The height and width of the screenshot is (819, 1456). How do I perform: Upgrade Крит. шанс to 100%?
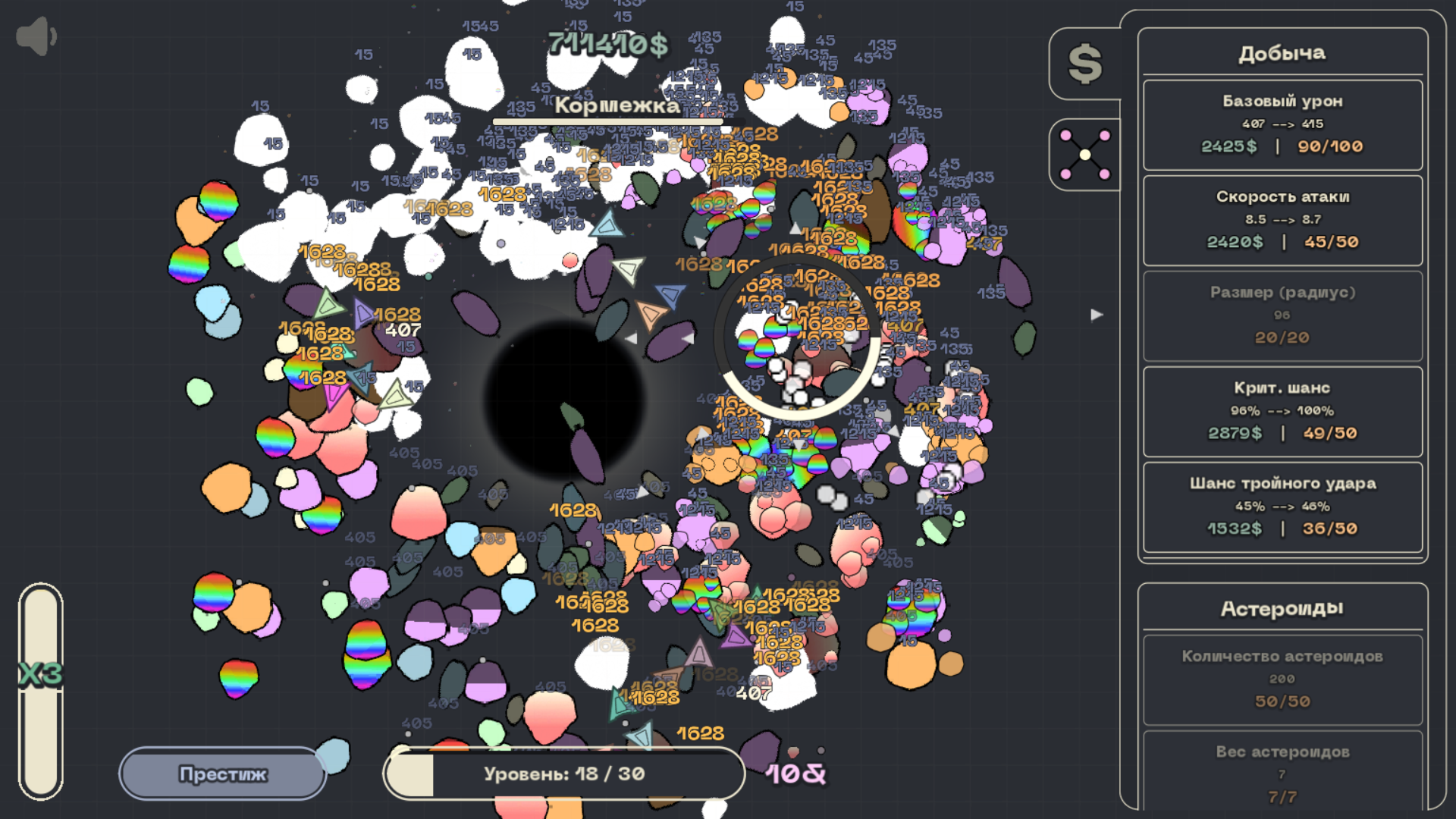coord(1282,411)
